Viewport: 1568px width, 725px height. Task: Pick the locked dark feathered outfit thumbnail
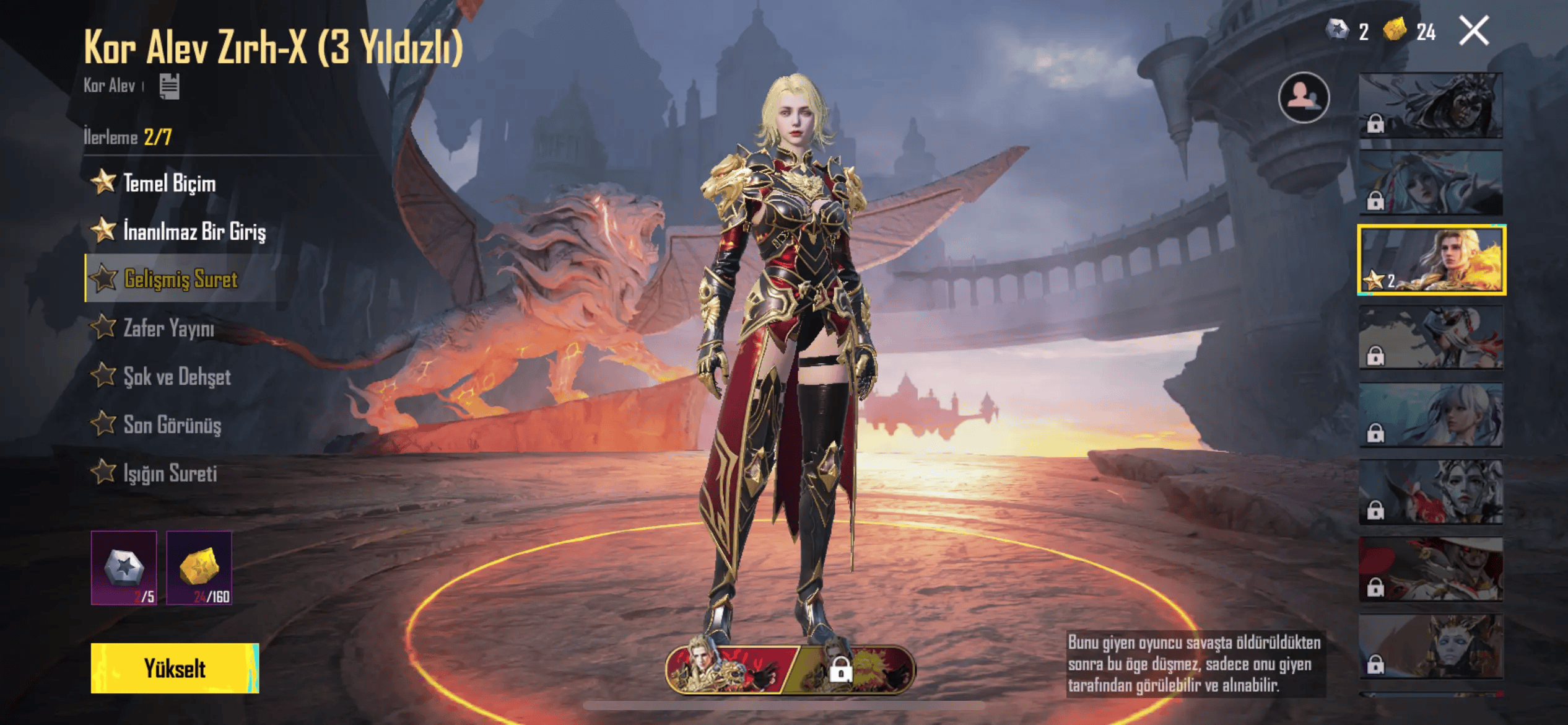pyautogui.click(x=1431, y=105)
